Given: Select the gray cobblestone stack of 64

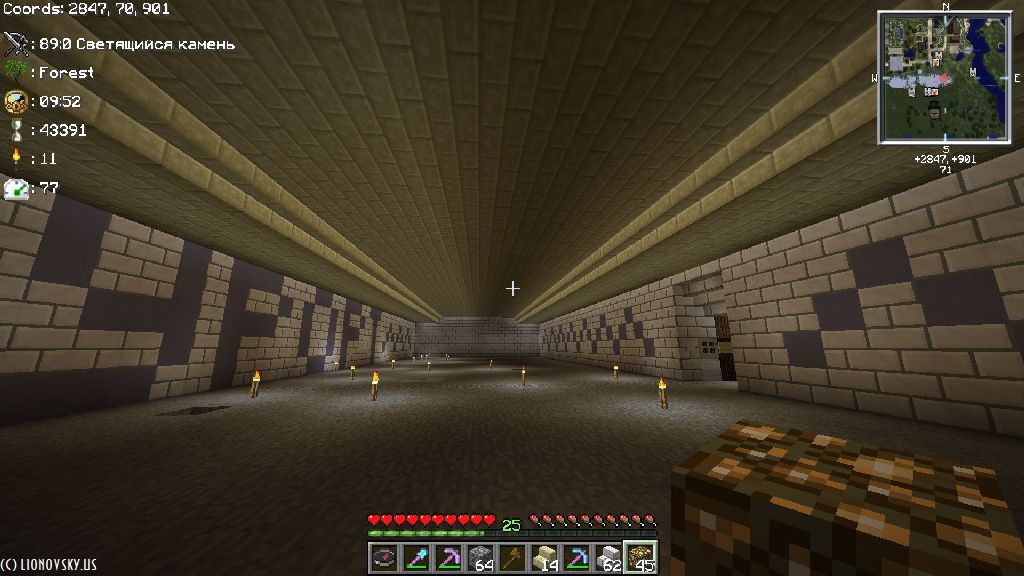Looking at the screenshot, I should pos(480,557).
